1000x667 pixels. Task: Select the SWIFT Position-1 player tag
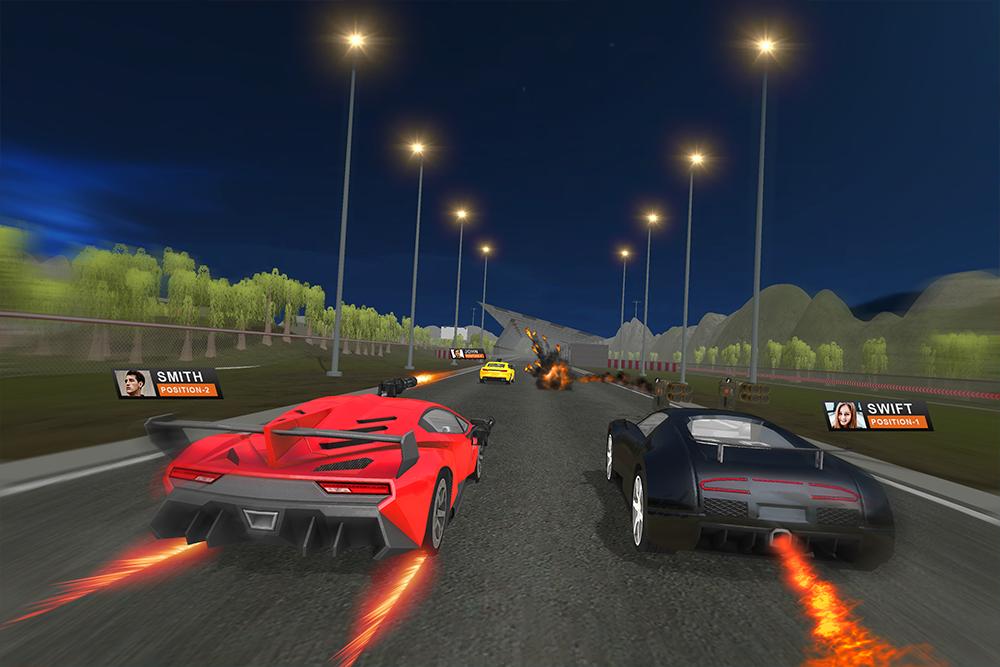(877, 416)
